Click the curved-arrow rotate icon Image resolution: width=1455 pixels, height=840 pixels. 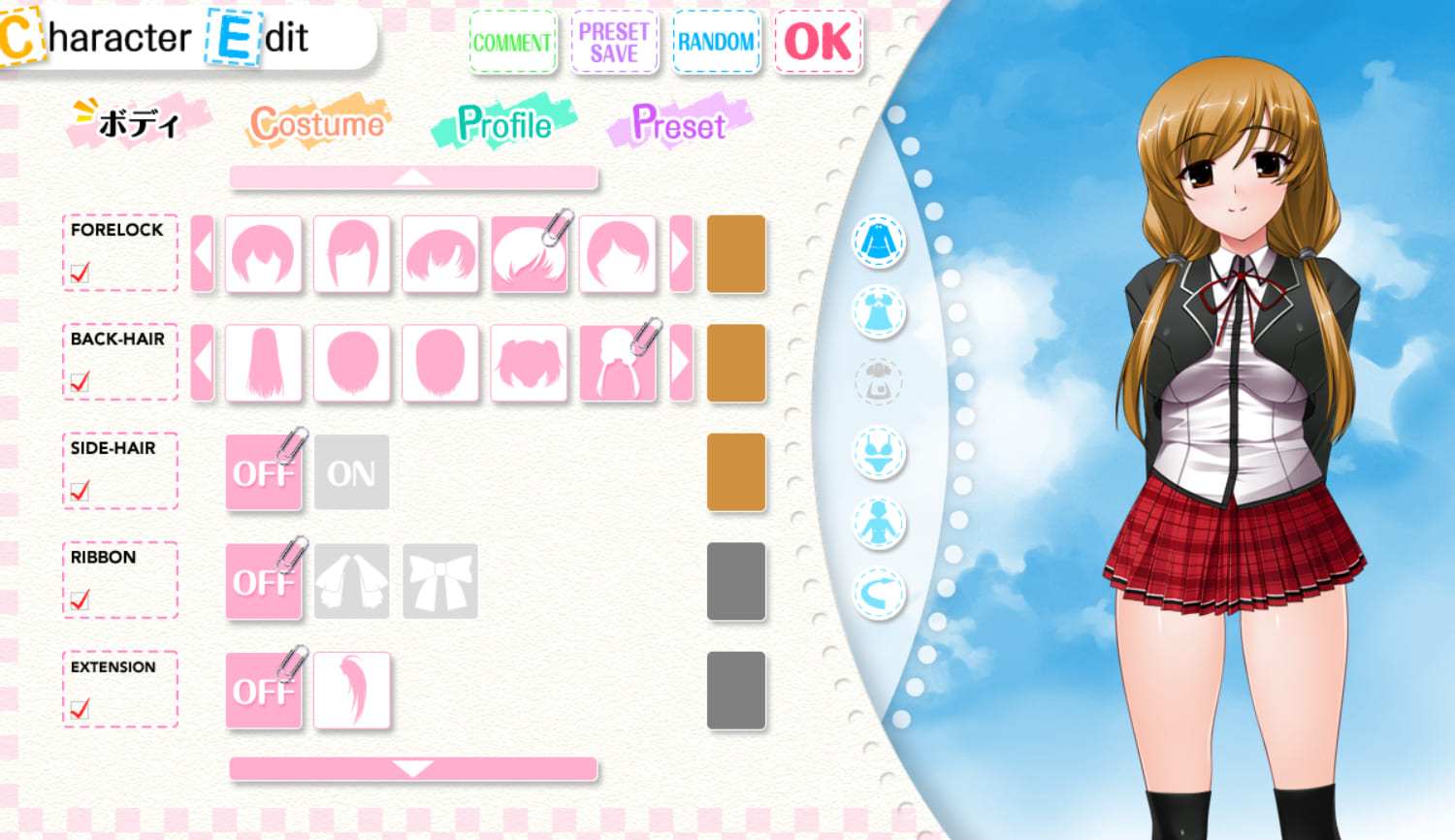[x=879, y=594]
